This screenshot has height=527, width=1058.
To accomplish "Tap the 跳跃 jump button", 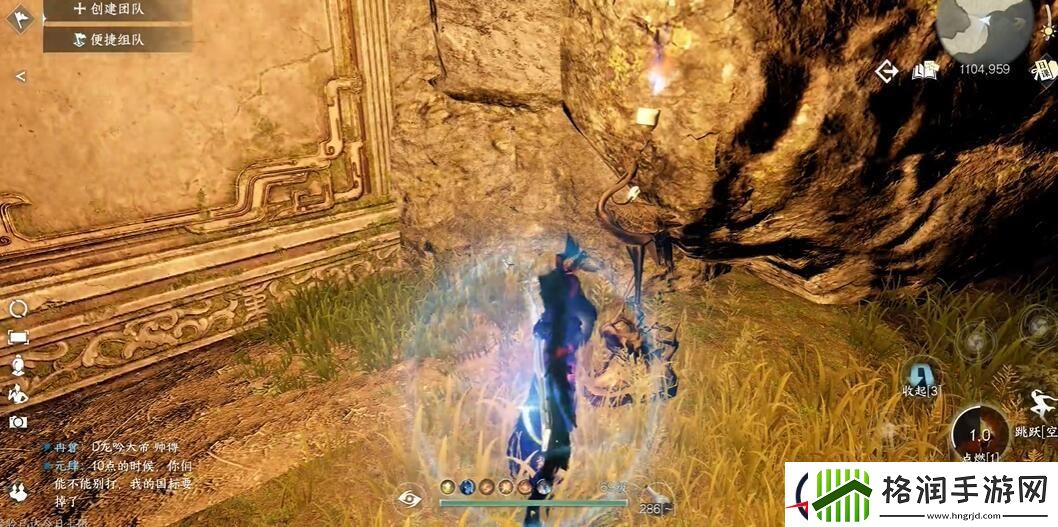I will pyautogui.click(x=1040, y=408).
